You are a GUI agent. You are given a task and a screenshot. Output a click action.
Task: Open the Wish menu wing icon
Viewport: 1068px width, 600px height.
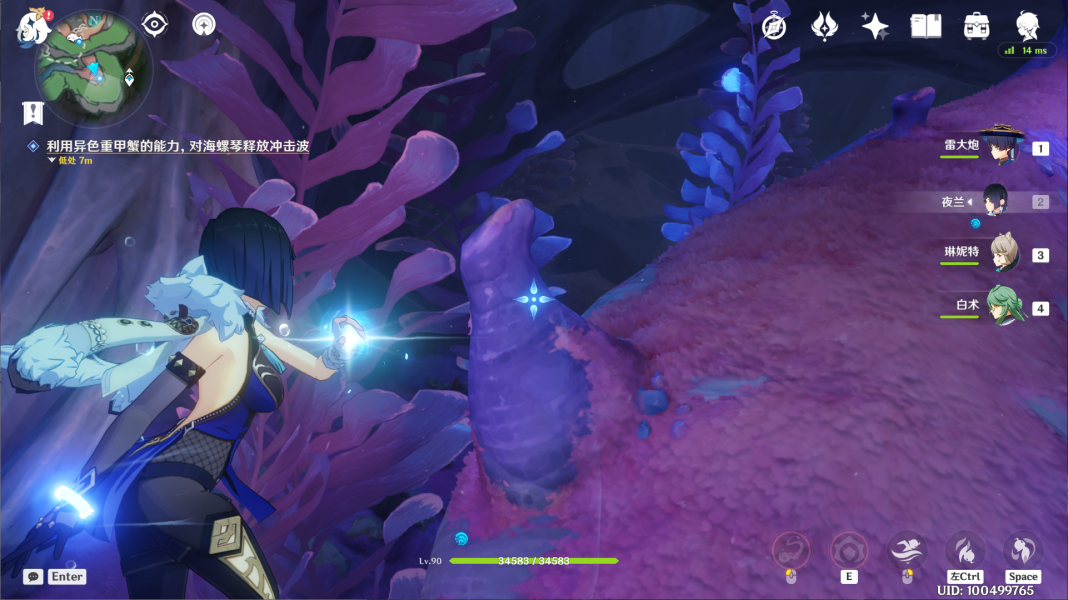coord(824,27)
